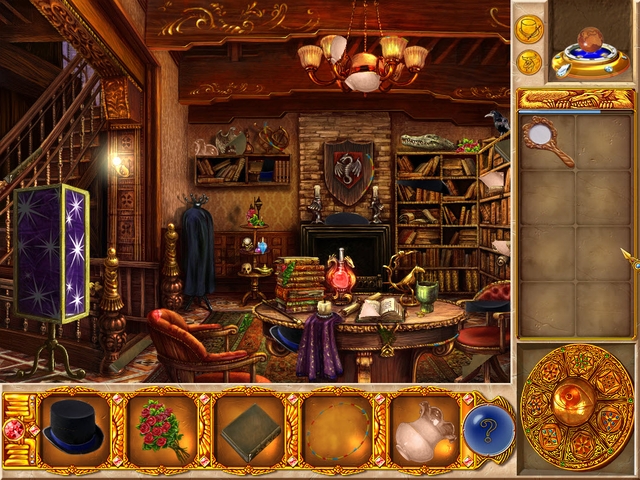Click the red gem on item bar
This screenshot has height=480, width=640.
(16, 429)
